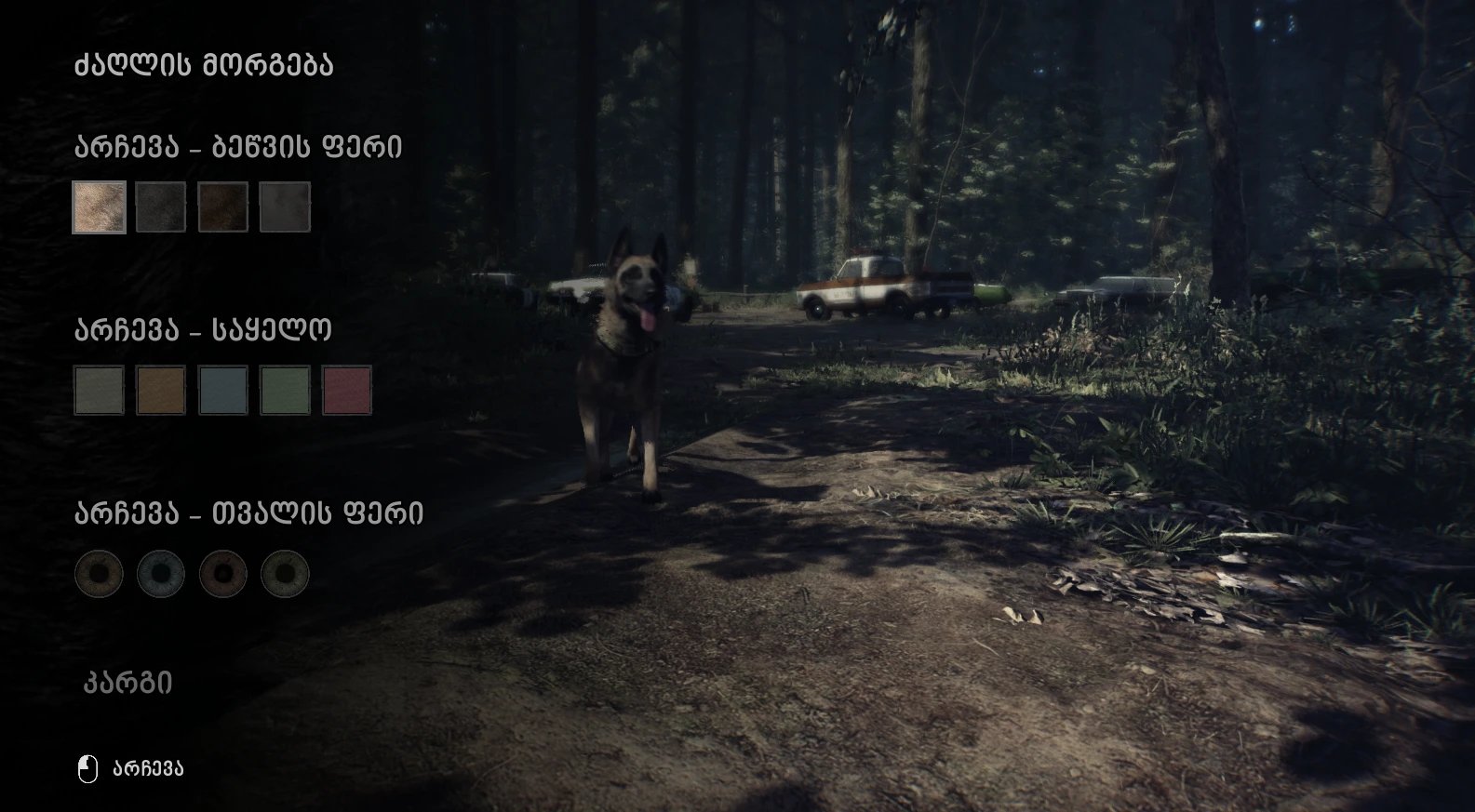
Task: Confirm customization with the კარგი button
Action: click(128, 683)
